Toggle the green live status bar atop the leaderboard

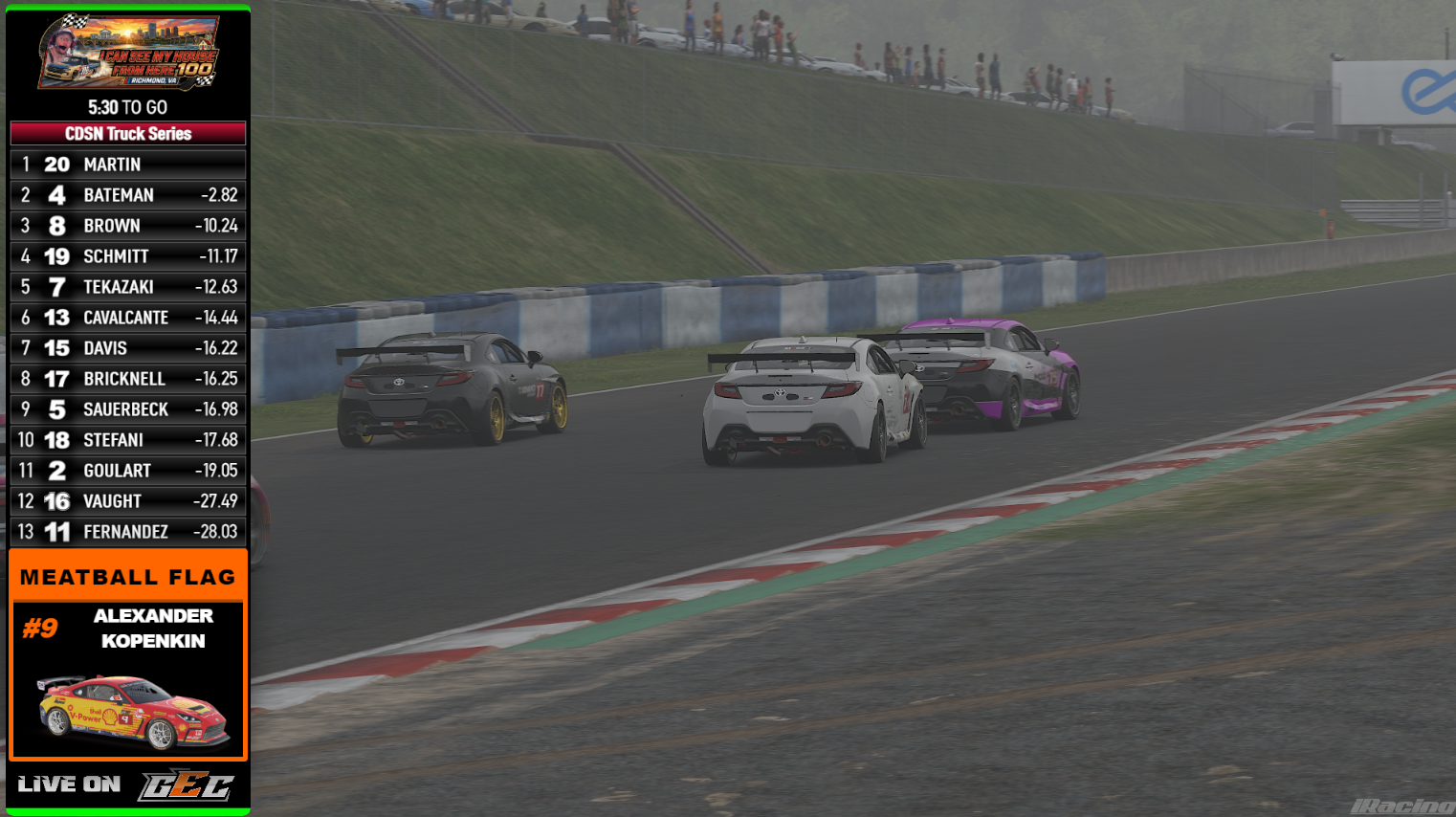pos(127,6)
